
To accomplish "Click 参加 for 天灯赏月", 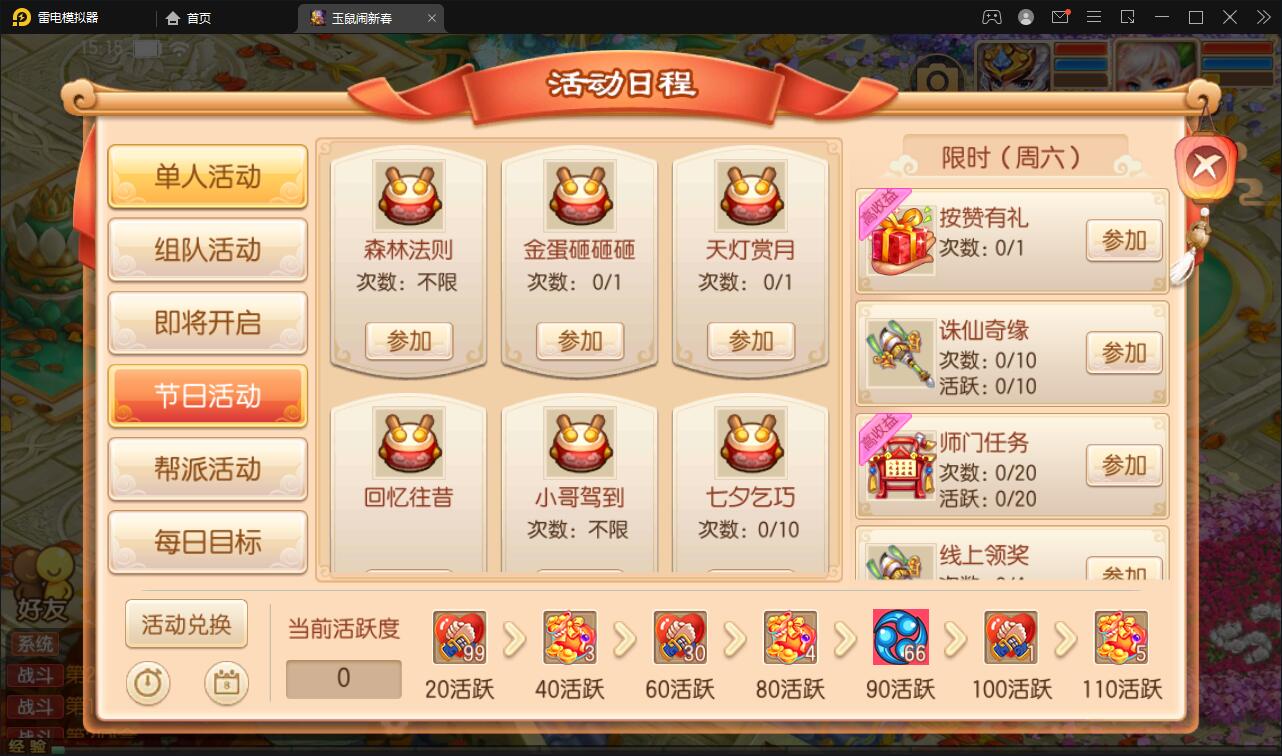I will tap(751, 341).
